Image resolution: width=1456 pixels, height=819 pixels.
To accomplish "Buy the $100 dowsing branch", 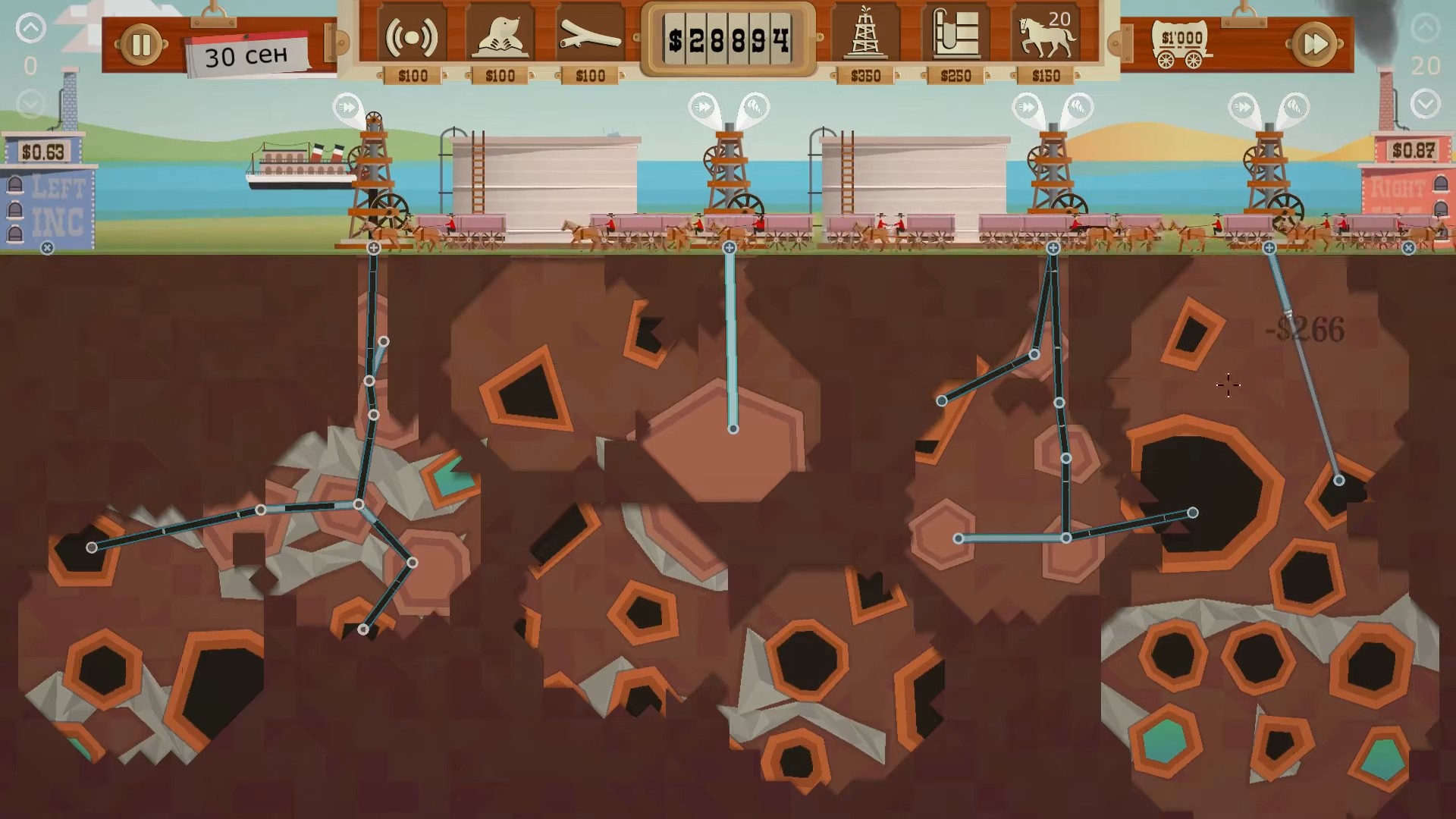I will click(x=590, y=36).
